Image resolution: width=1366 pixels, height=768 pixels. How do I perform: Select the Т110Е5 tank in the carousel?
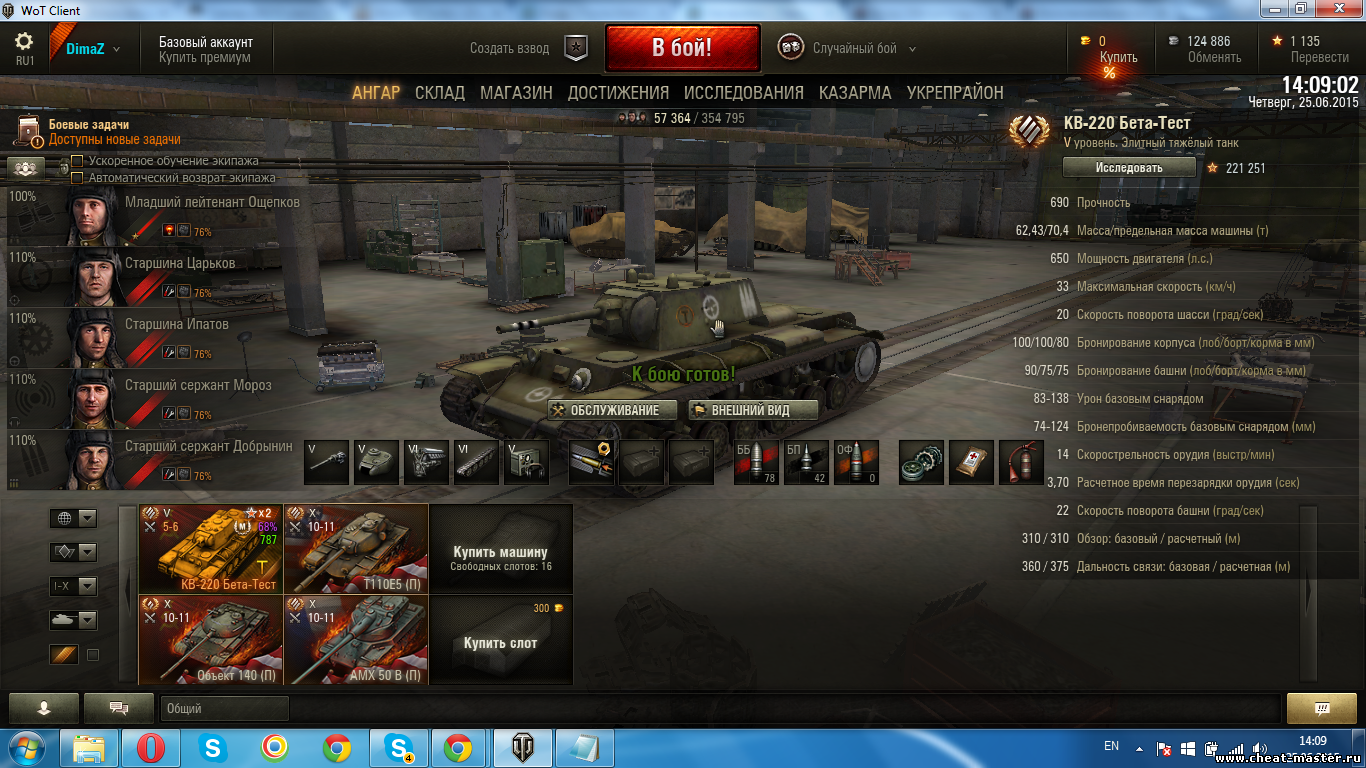click(356, 548)
